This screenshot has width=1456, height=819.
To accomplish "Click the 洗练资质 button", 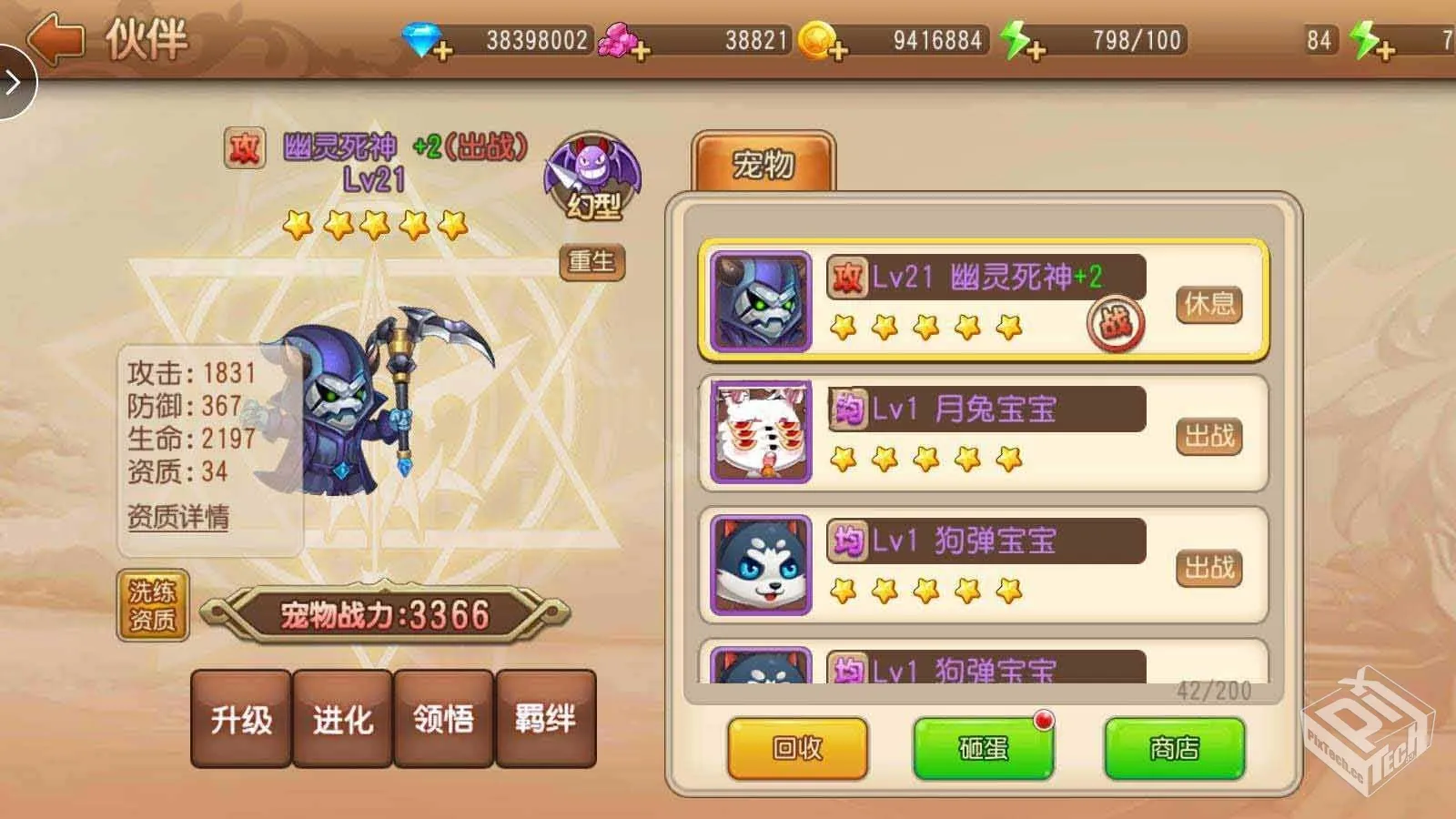I will pos(152,605).
